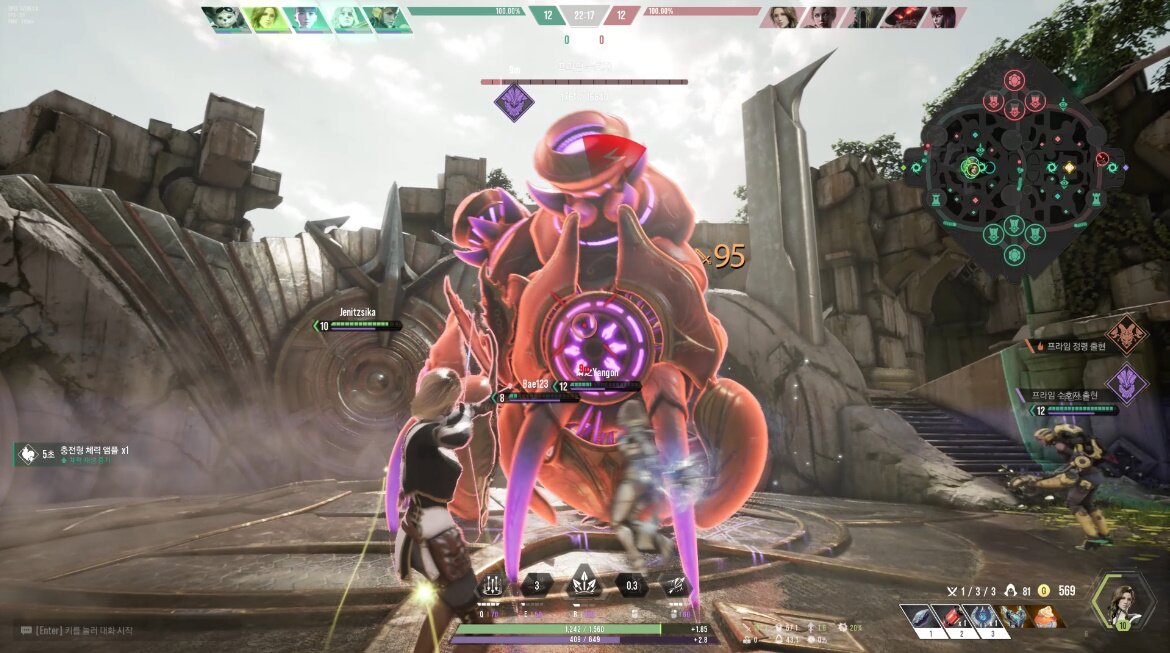Image resolution: width=1170 pixels, height=653 pixels.
Task: Trigger the R ultimate ability icon
Action: pos(584,586)
